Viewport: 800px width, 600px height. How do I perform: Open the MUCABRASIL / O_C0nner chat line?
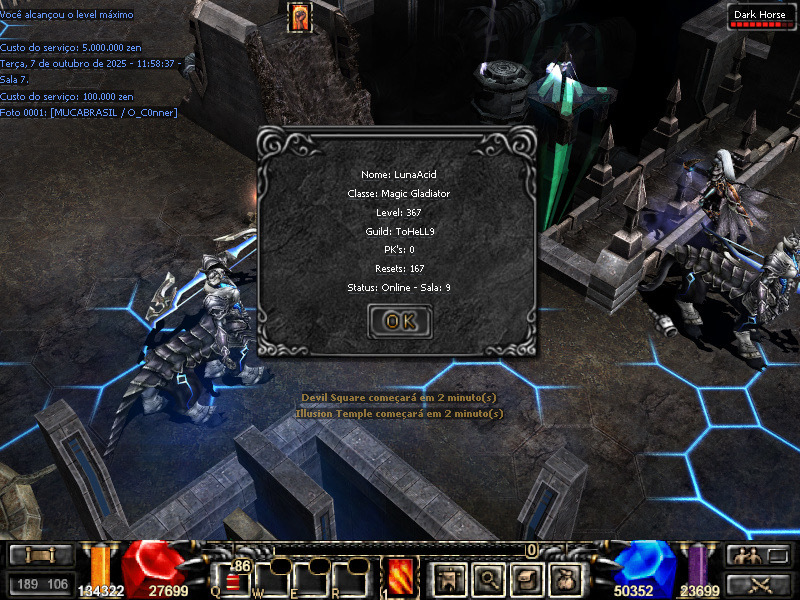point(89,113)
